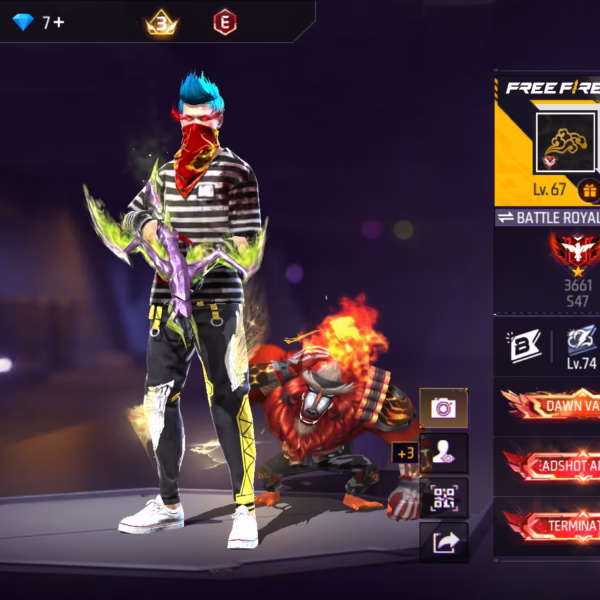600x600 pixels.
Task: Click the share arrow button
Action: click(x=443, y=542)
